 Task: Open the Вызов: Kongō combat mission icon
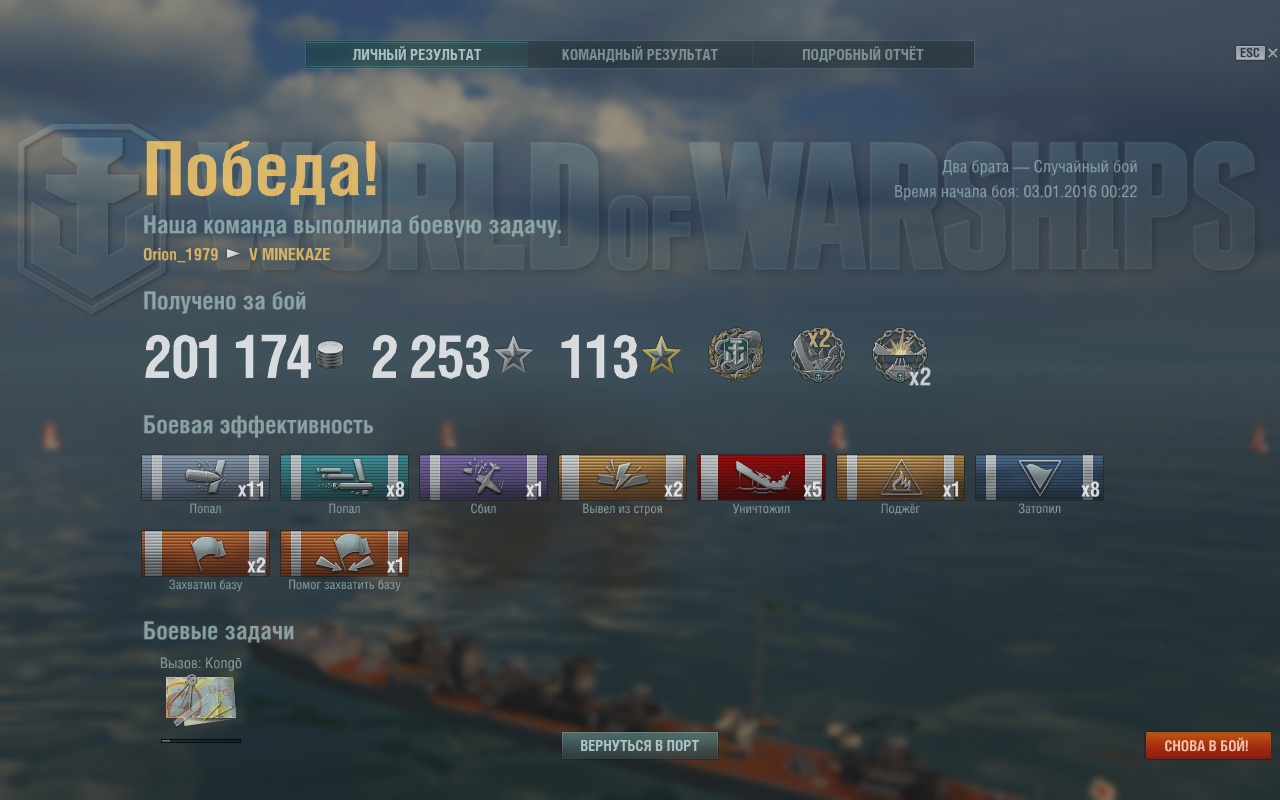click(x=200, y=699)
